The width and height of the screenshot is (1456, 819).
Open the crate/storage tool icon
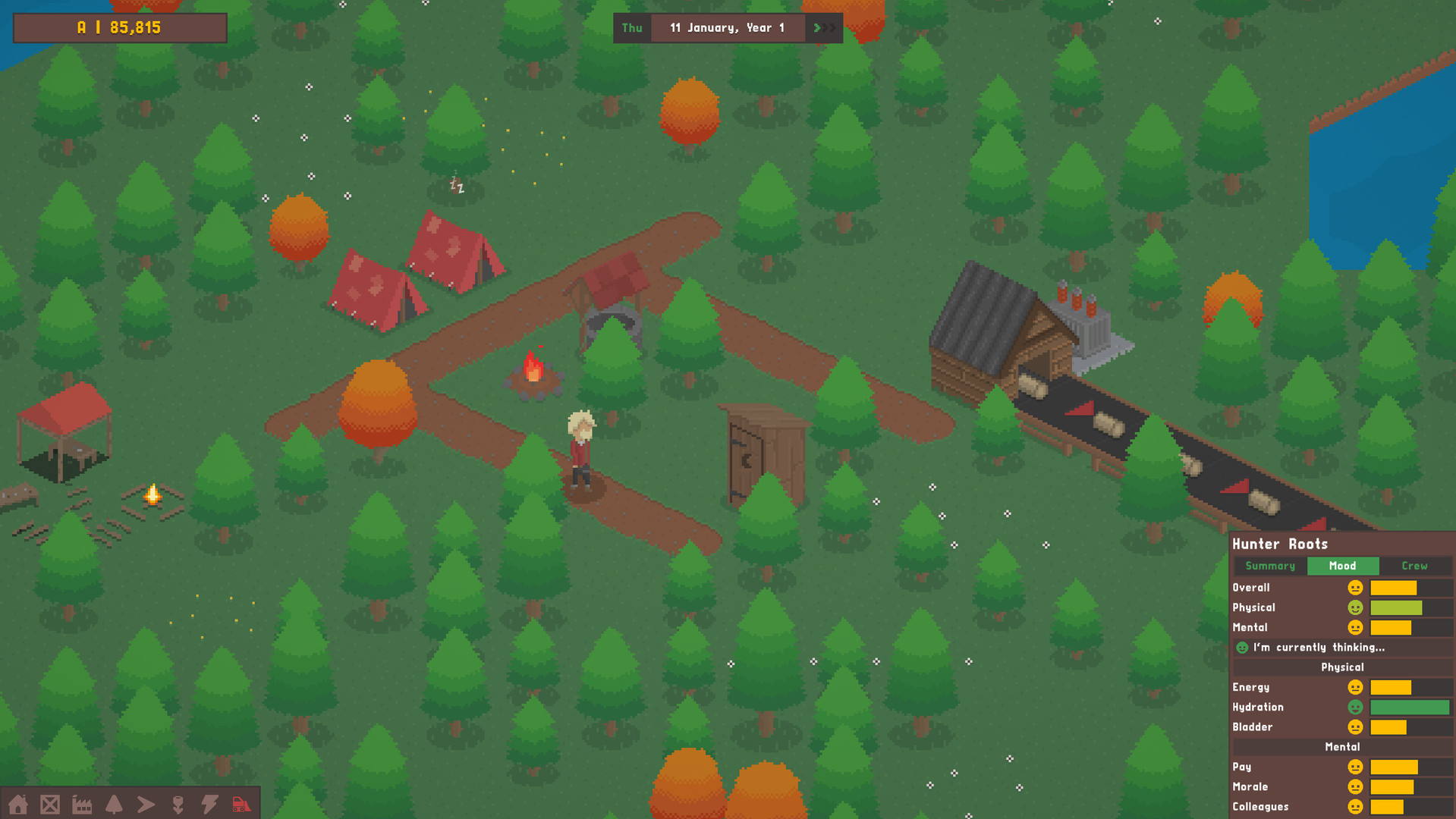tap(51, 804)
